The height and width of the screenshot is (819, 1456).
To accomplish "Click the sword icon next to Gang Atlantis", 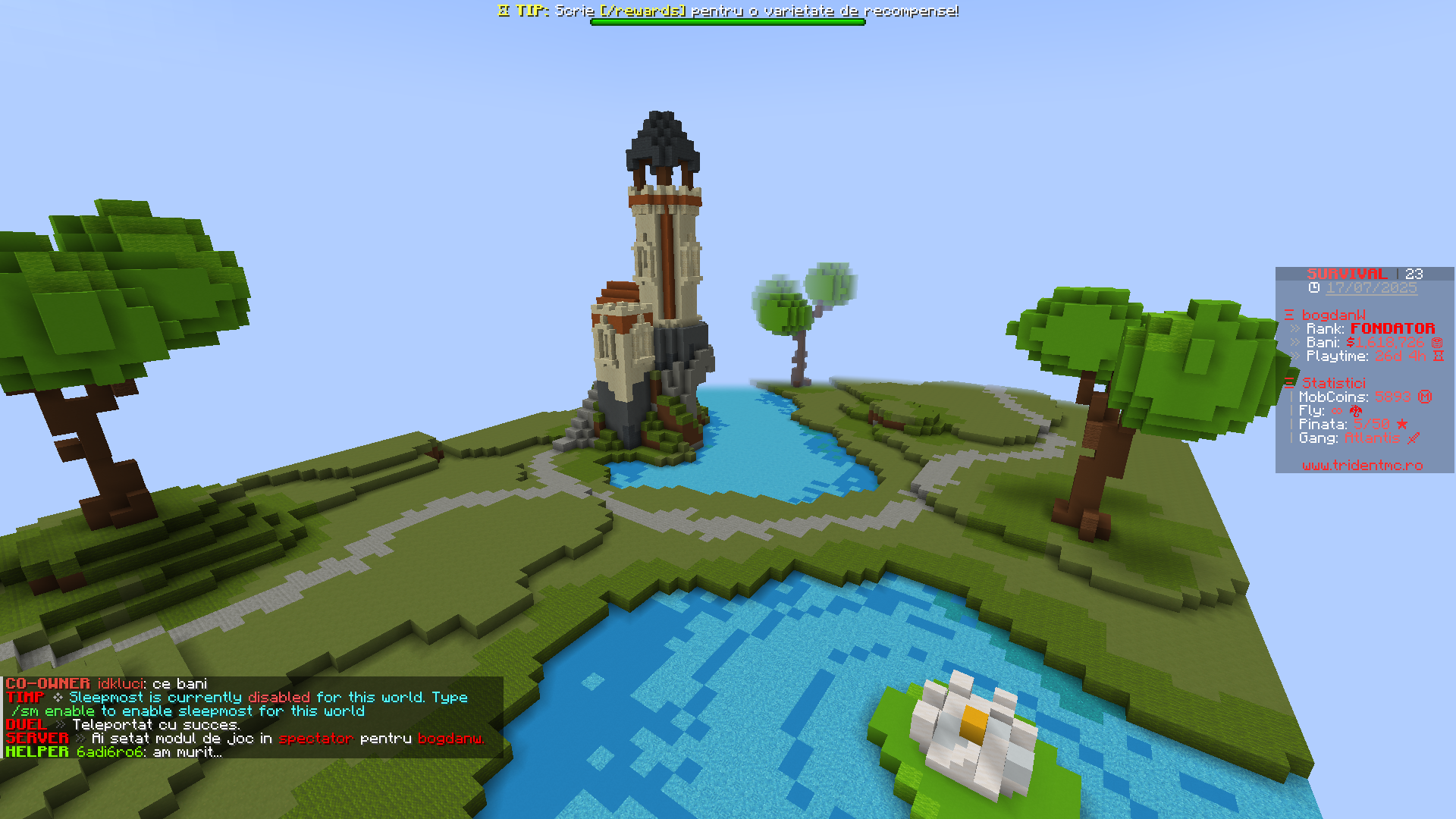I will tap(1414, 438).
